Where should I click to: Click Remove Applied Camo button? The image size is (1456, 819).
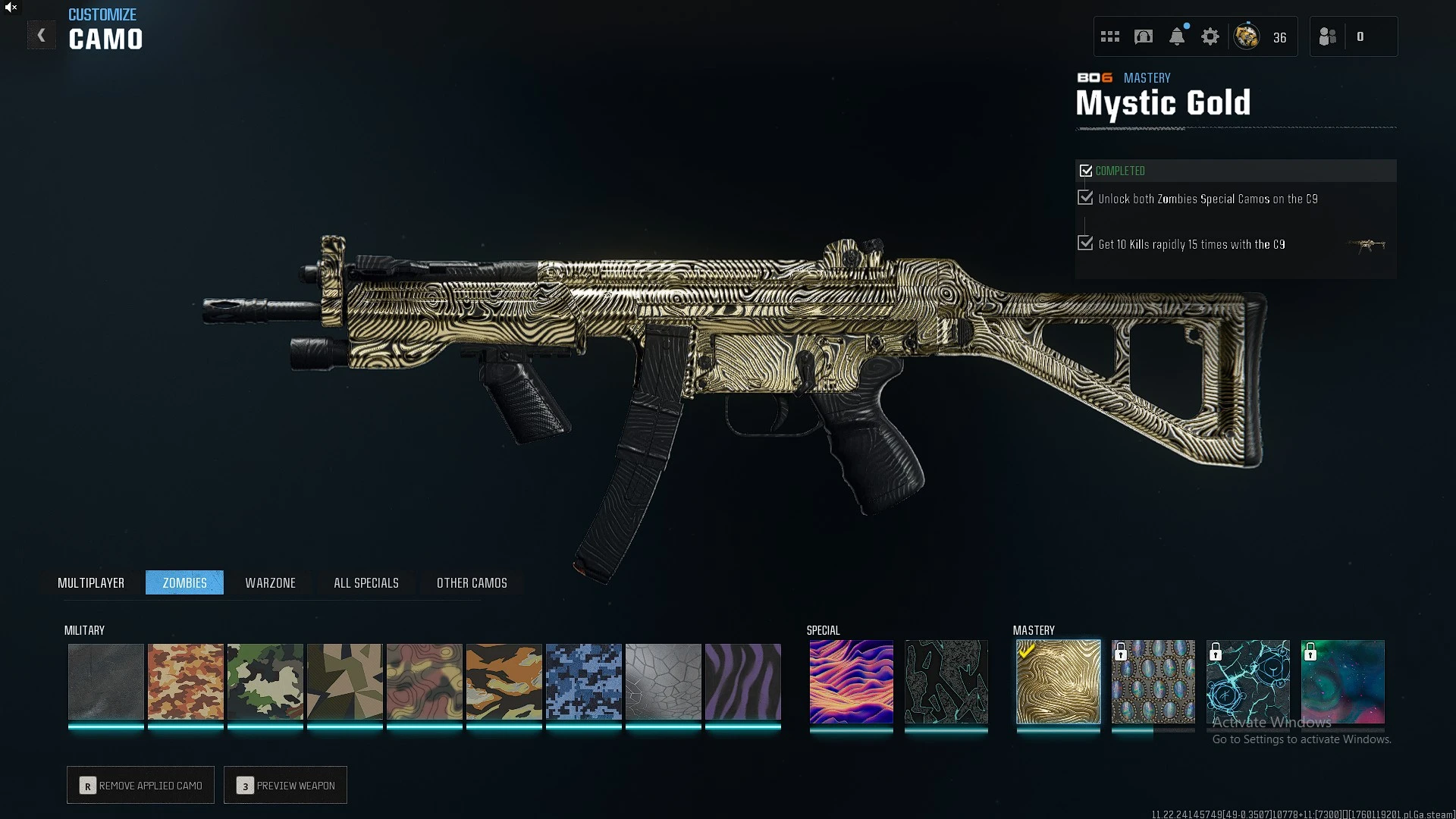tap(141, 786)
